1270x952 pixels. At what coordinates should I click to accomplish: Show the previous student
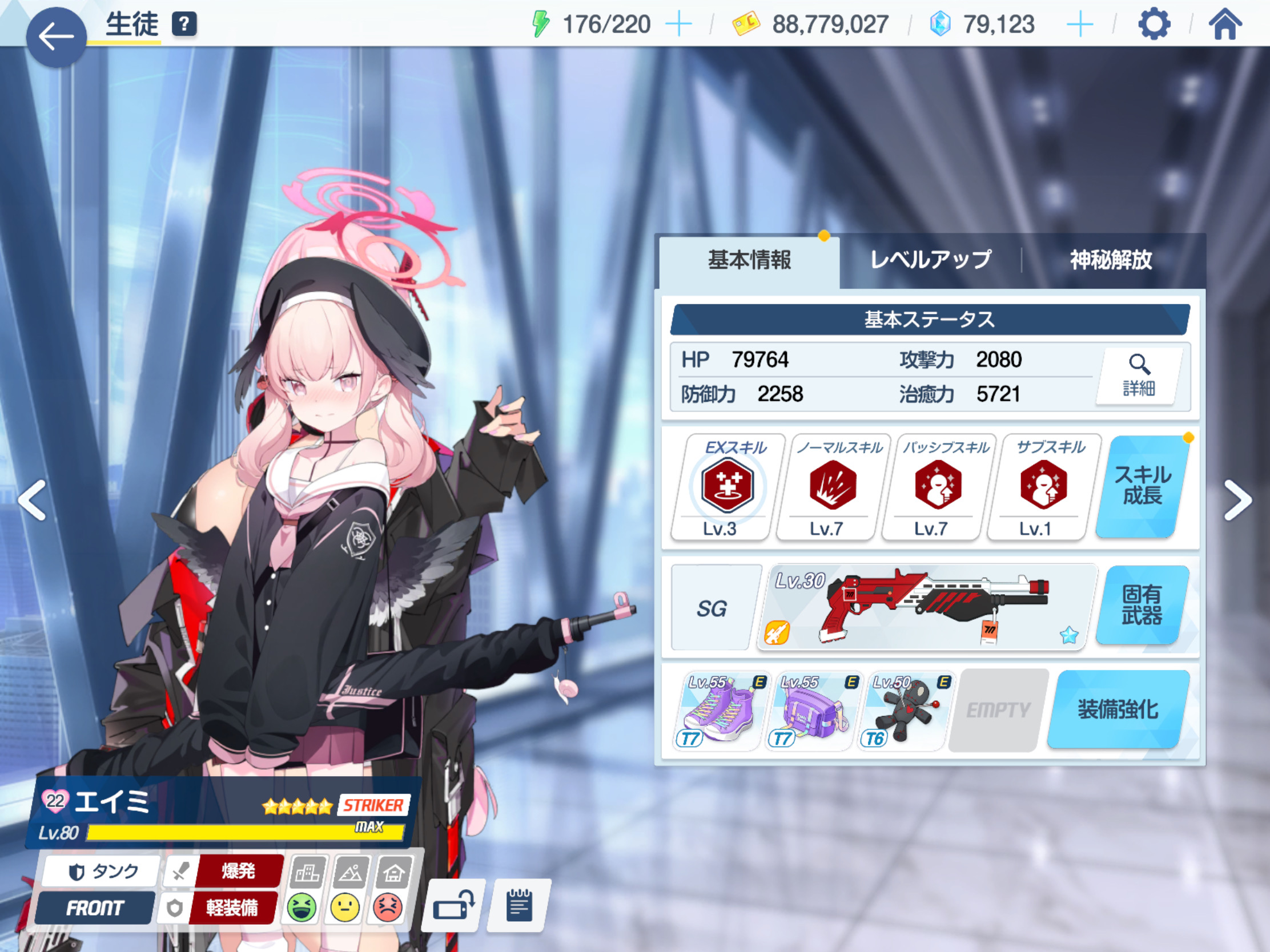tap(33, 501)
